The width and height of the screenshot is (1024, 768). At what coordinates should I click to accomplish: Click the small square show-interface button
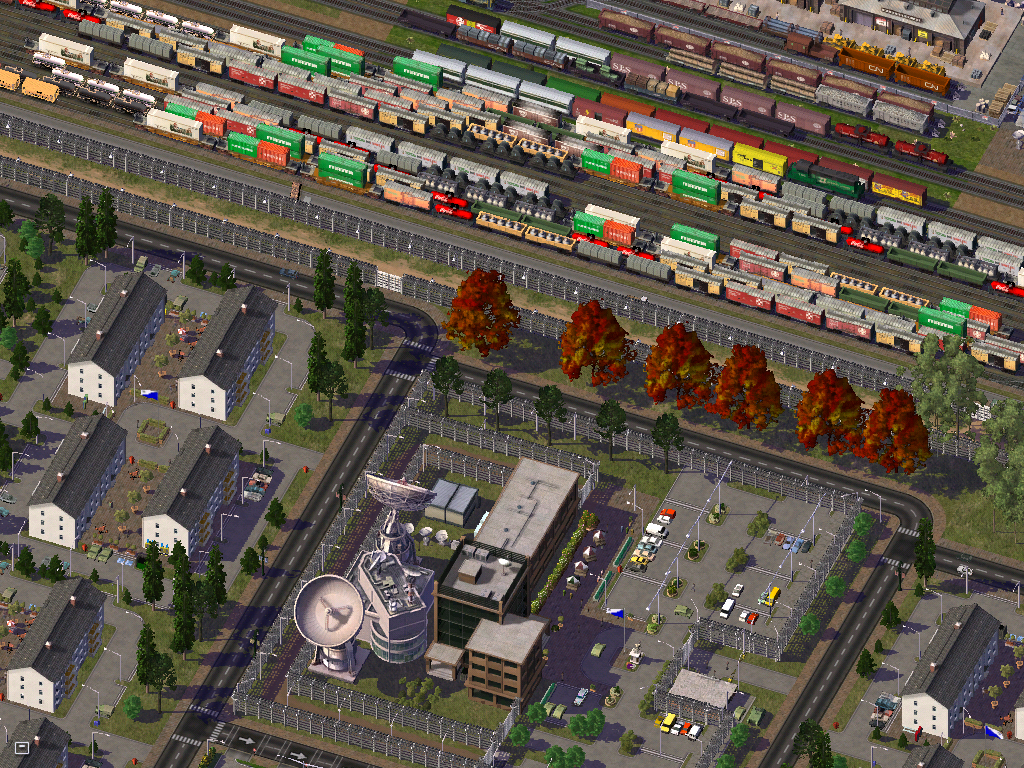tap(22, 747)
